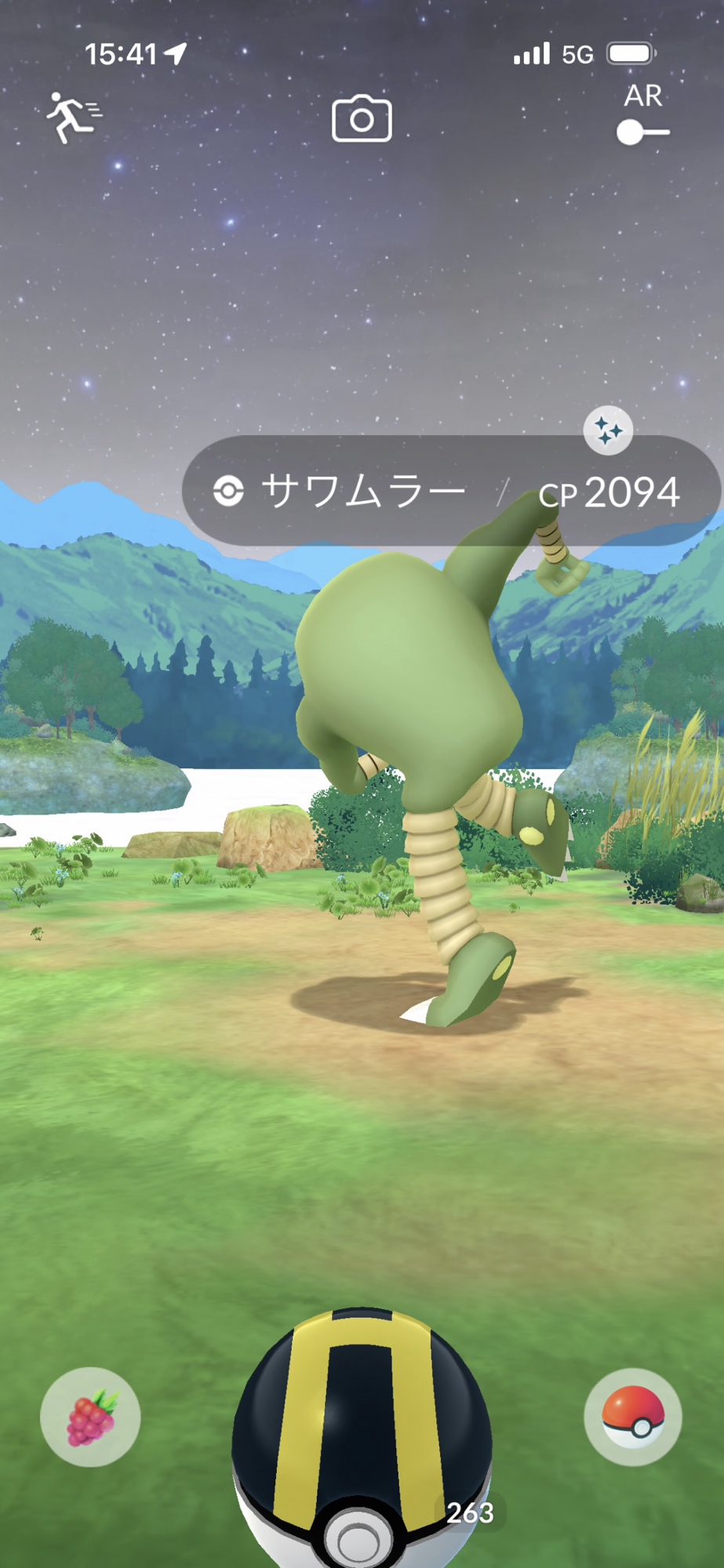Toggle the AR mode switch
Viewport: 724px width, 1568px height.
coord(642,132)
